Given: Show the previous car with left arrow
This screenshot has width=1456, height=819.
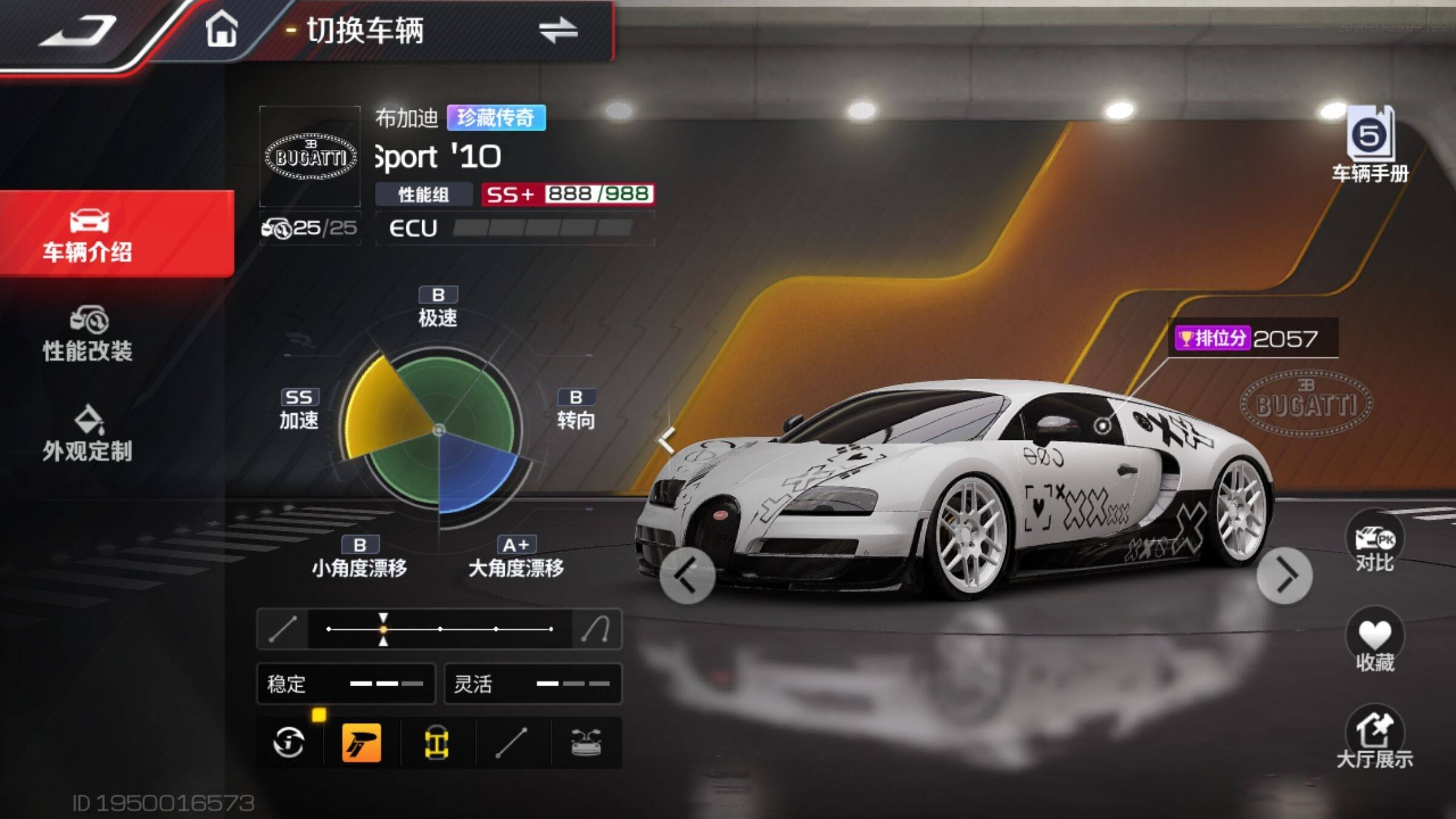Looking at the screenshot, I should coord(687,576).
